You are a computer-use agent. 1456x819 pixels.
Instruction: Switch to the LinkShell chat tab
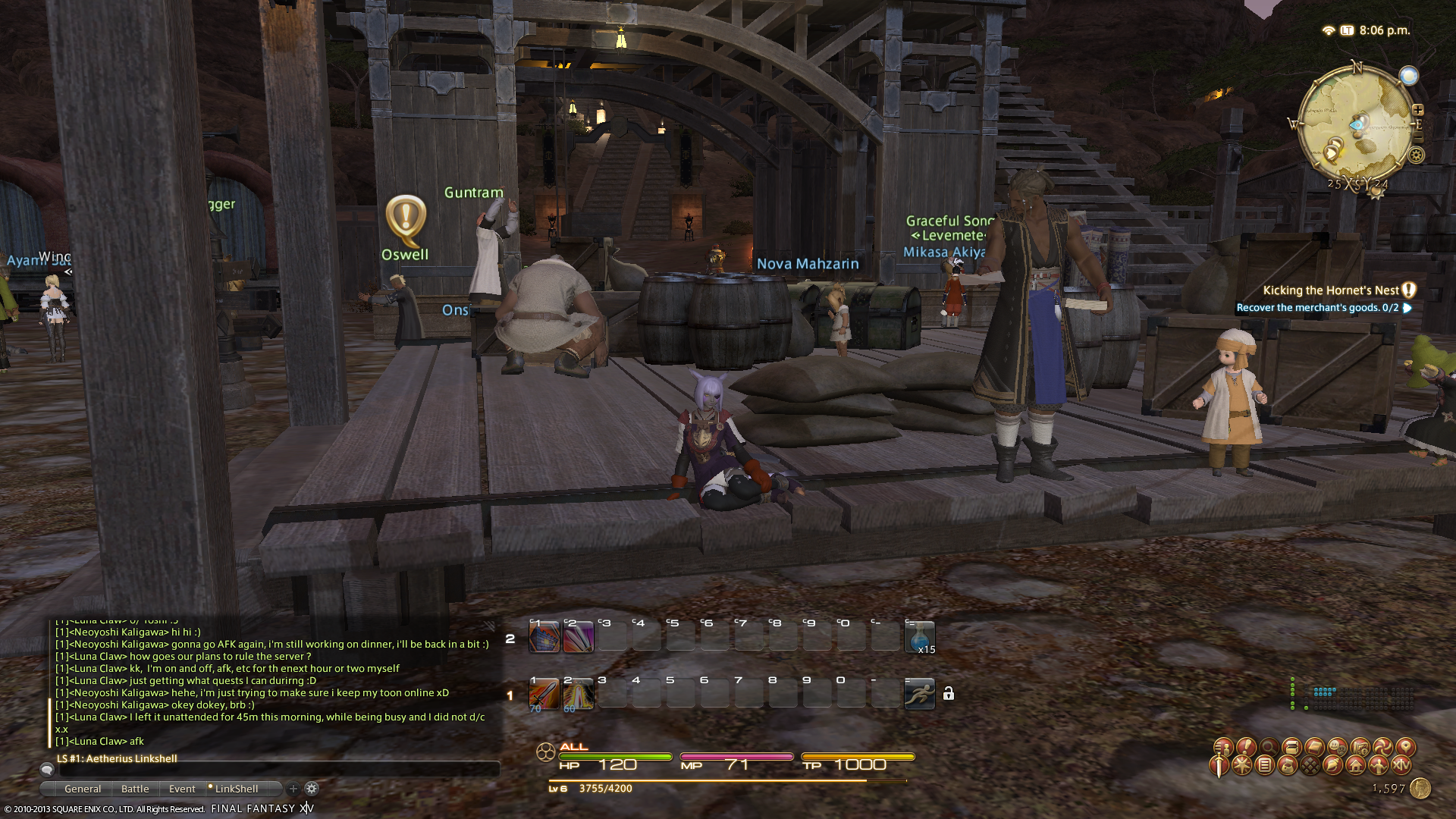tap(236, 789)
